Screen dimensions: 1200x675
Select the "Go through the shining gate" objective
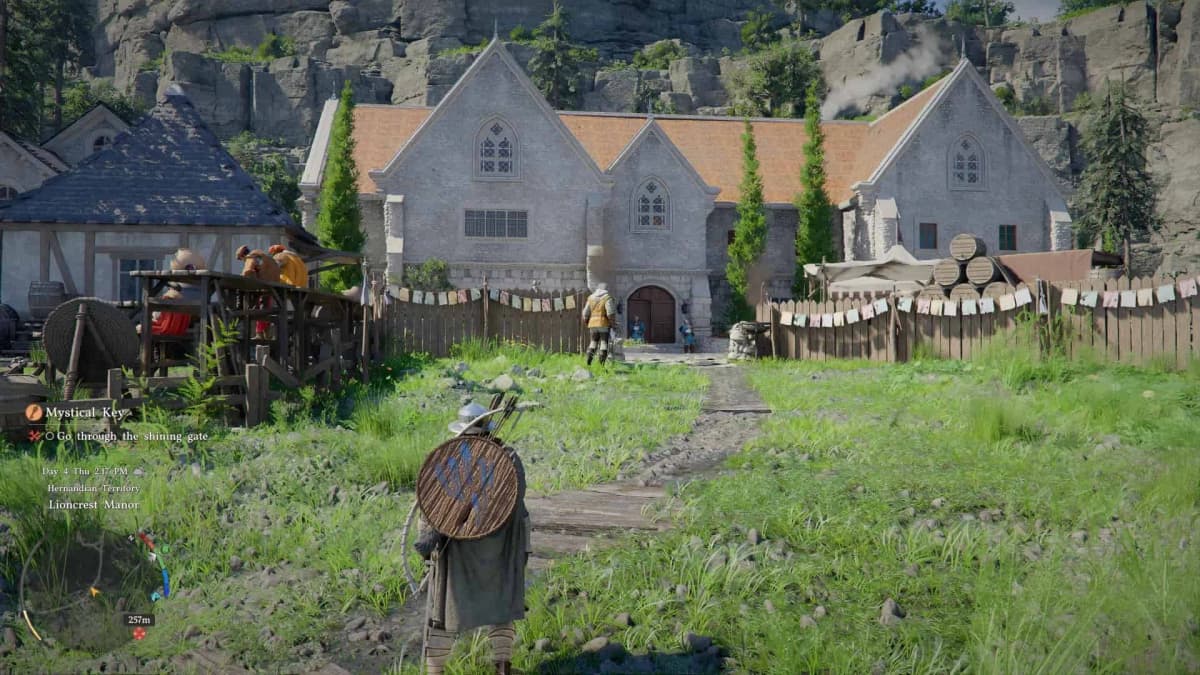coord(119,436)
